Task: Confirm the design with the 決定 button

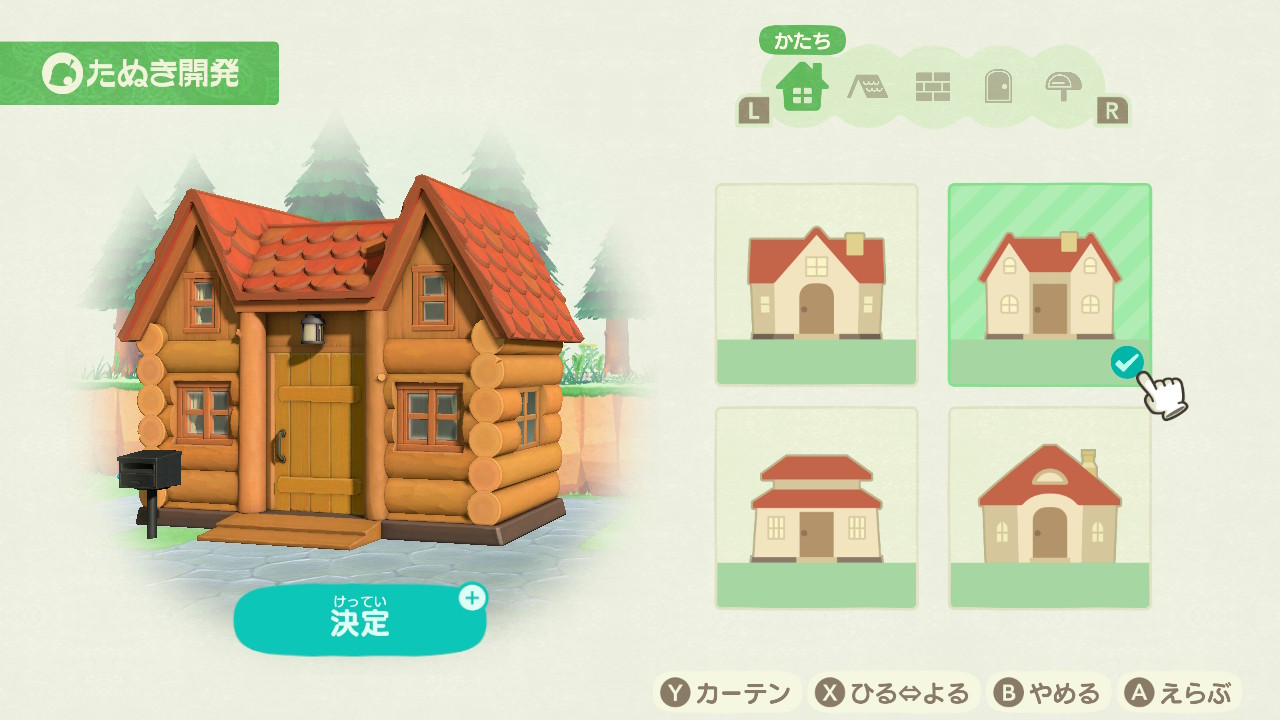Action: coord(360,620)
